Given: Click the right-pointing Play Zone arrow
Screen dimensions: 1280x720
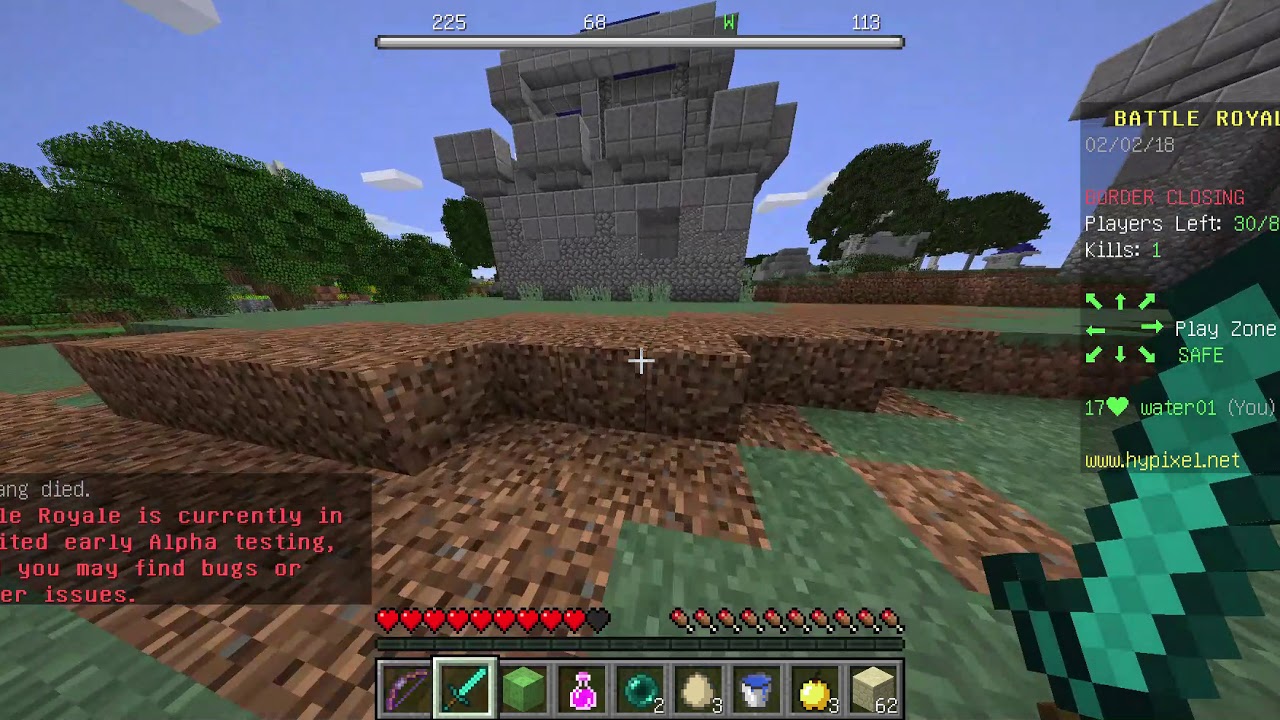Looking at the screenshot, I should tap(1150, 326).
